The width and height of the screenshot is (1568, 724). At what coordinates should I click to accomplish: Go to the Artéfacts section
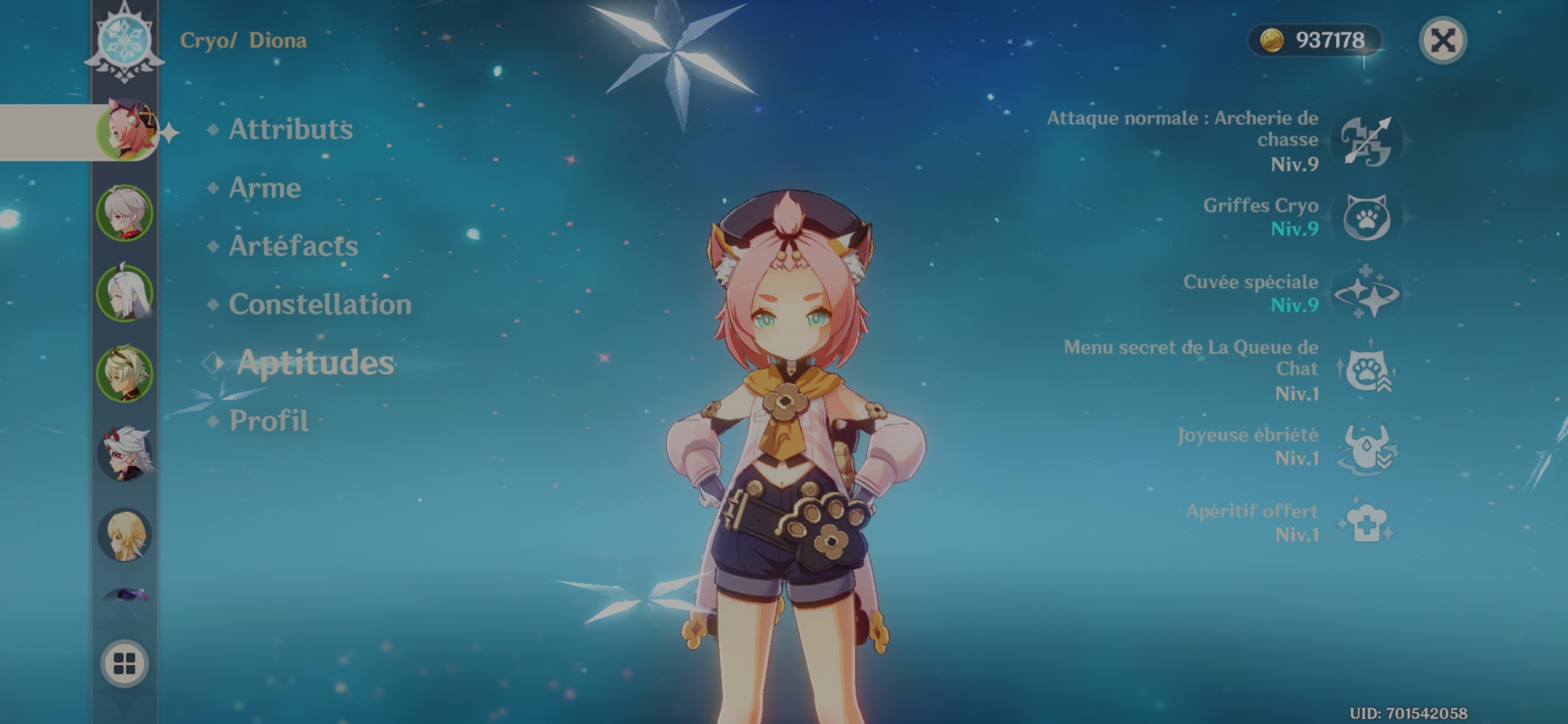click(293, 246)
